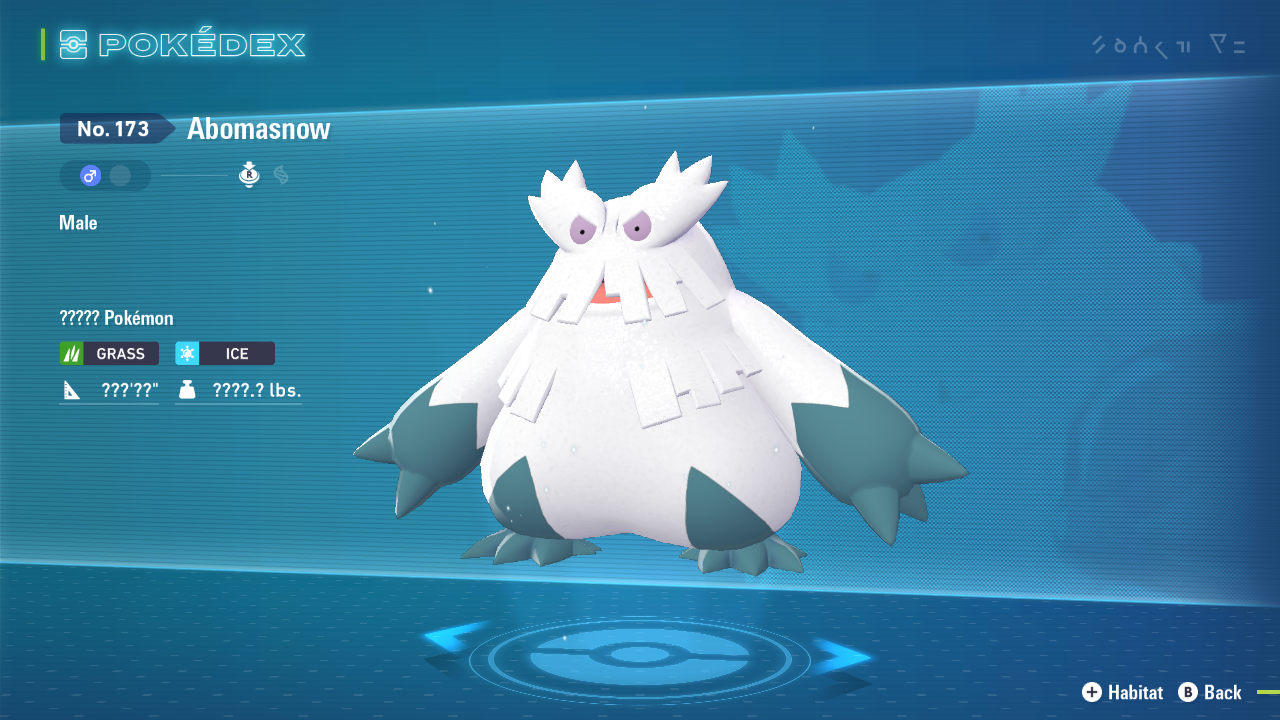Toggle gender display to female
The height and width of the screenshot is (720, 1280).
pyautogui.click(x=122, y=175)
